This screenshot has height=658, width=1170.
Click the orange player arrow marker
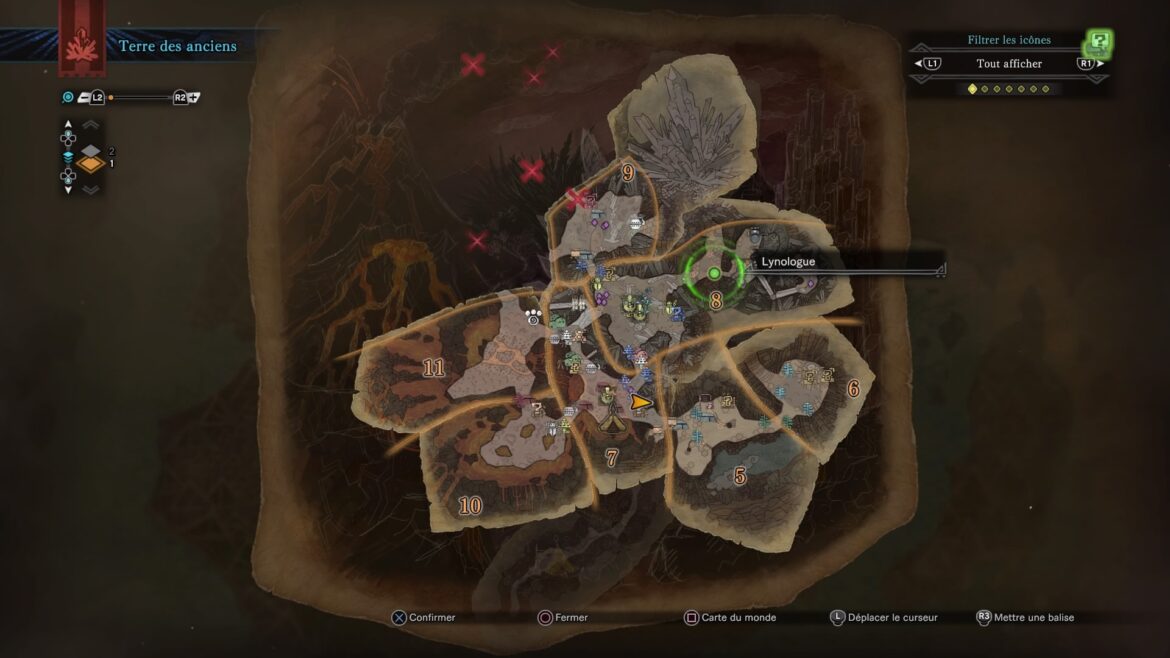(x=641, y=402)
